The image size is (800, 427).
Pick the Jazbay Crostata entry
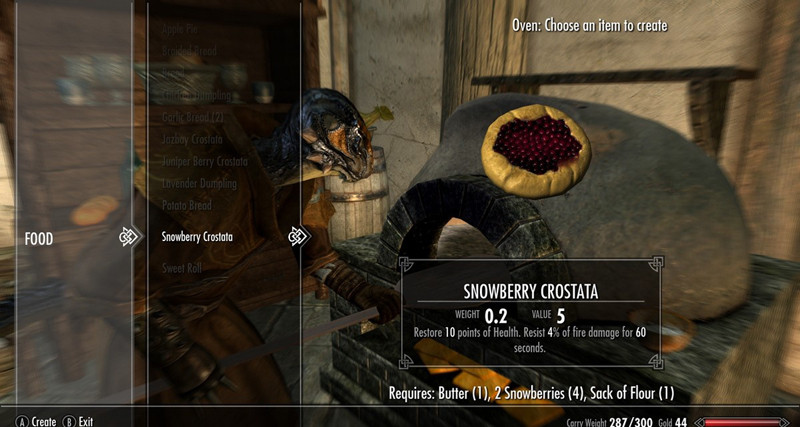(x=192, y=139)
